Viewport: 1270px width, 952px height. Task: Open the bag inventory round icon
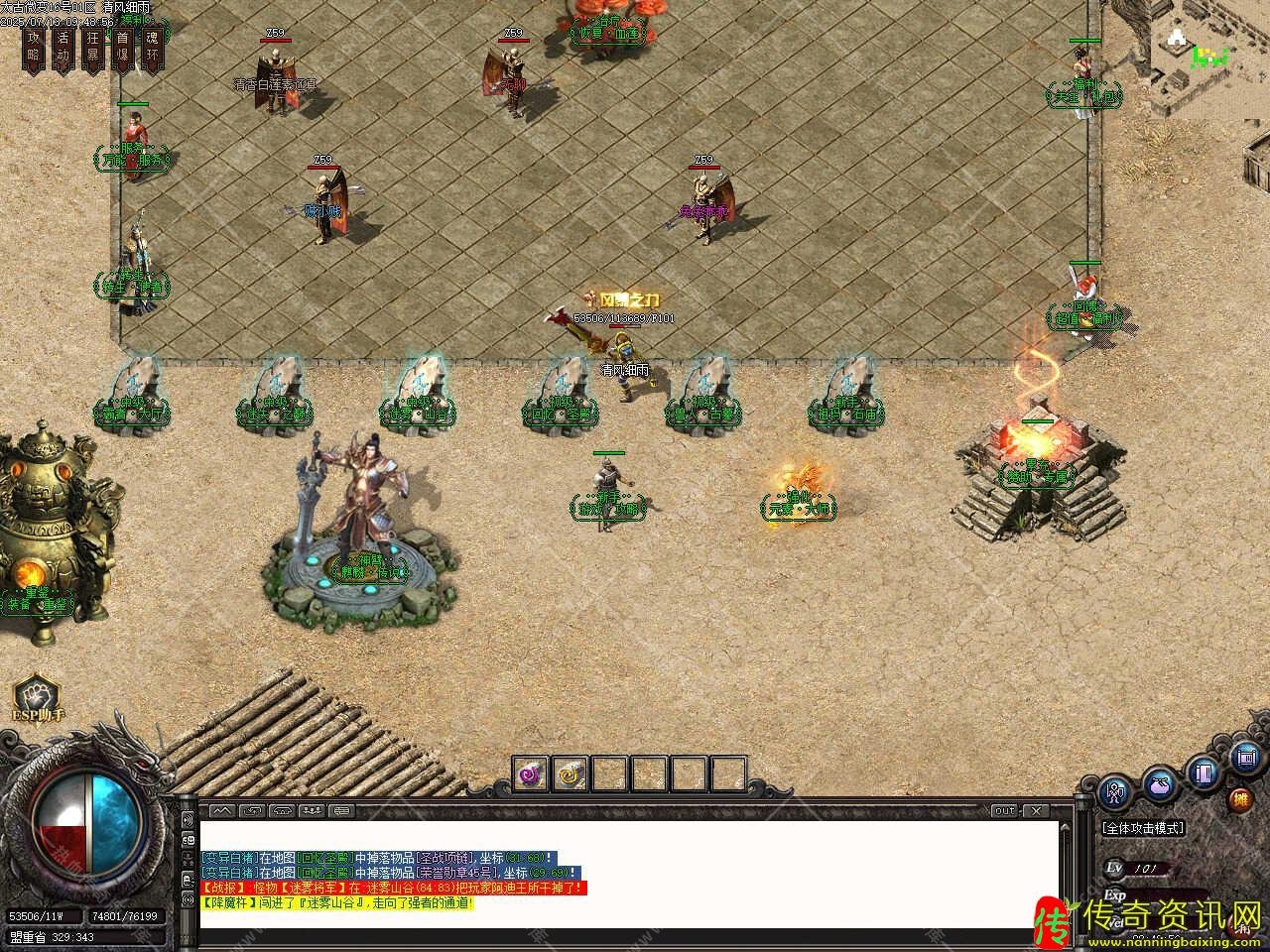tap(1159, 785)
